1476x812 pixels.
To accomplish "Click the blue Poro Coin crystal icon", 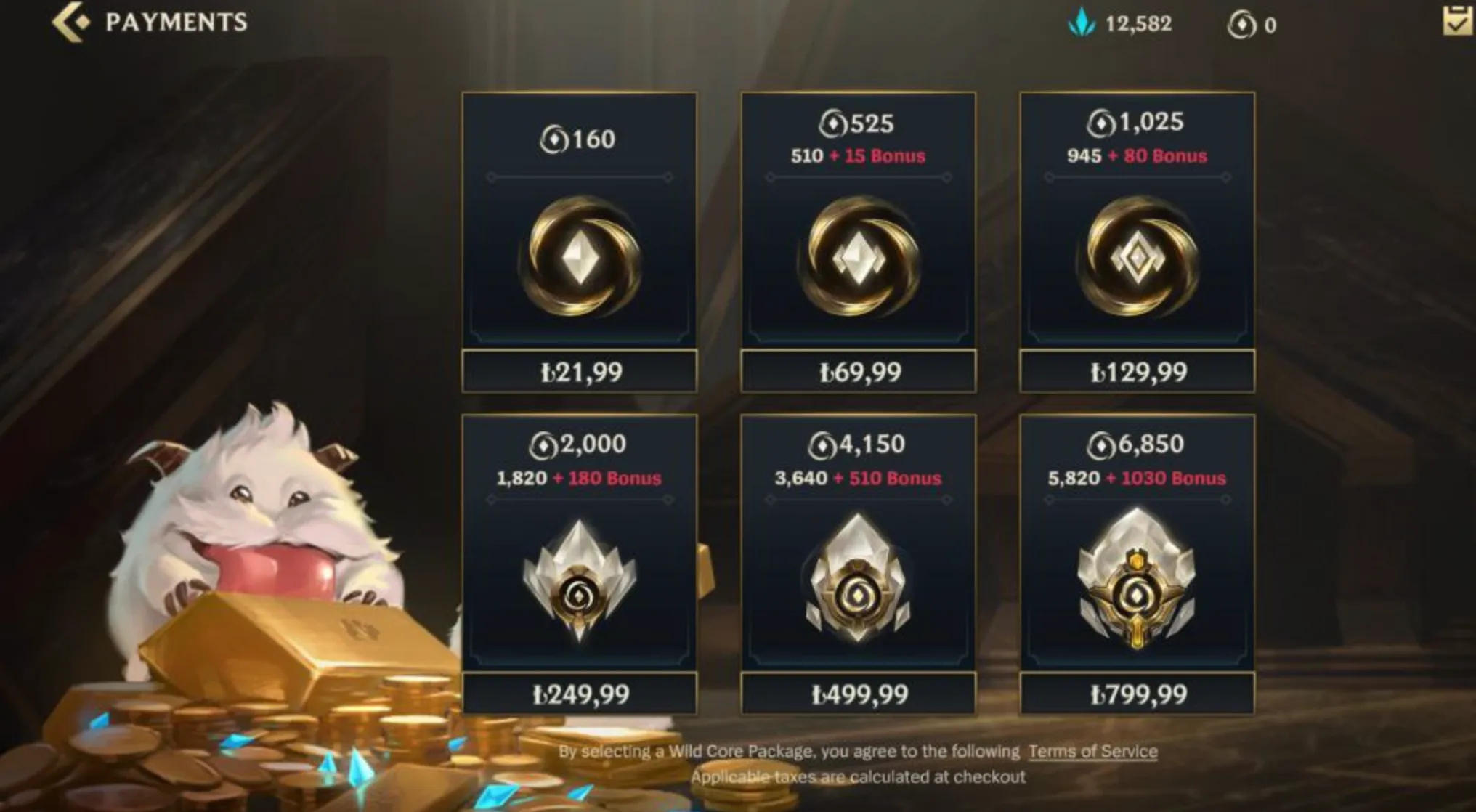I will point(1080,23).
